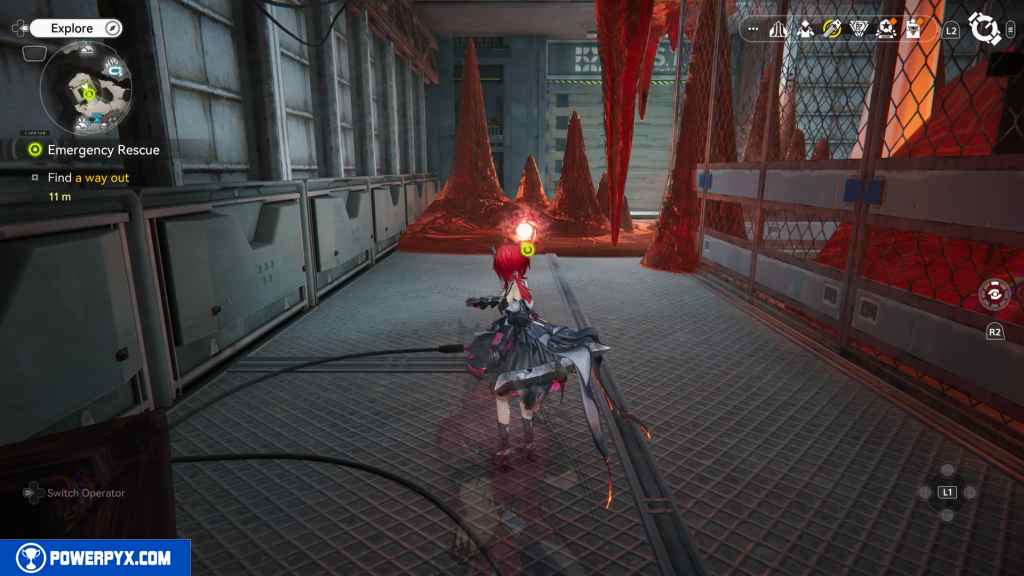The width and height of the screenshot is (1024, 576).
Task: Open the operator figure icon in top bar
Action: 805,30
